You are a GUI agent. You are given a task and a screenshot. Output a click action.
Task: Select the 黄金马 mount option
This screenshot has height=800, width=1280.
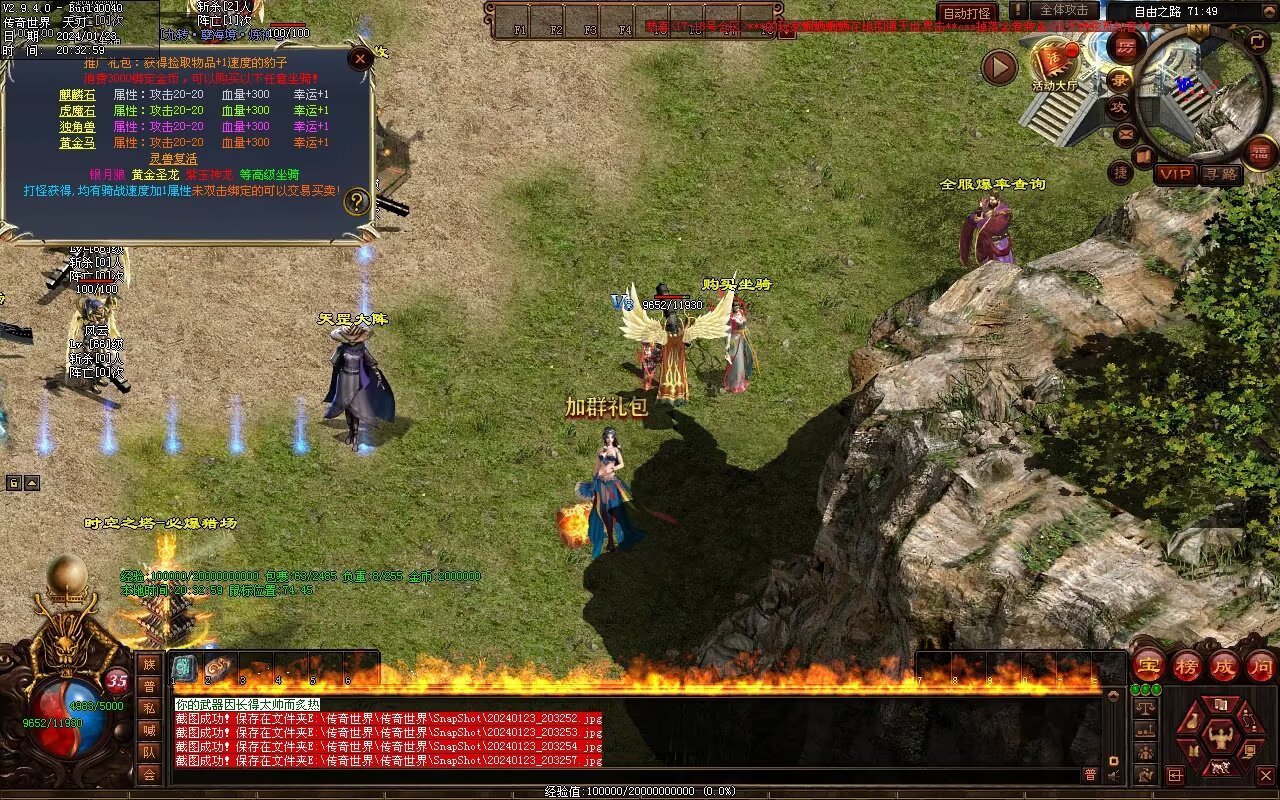77,143
